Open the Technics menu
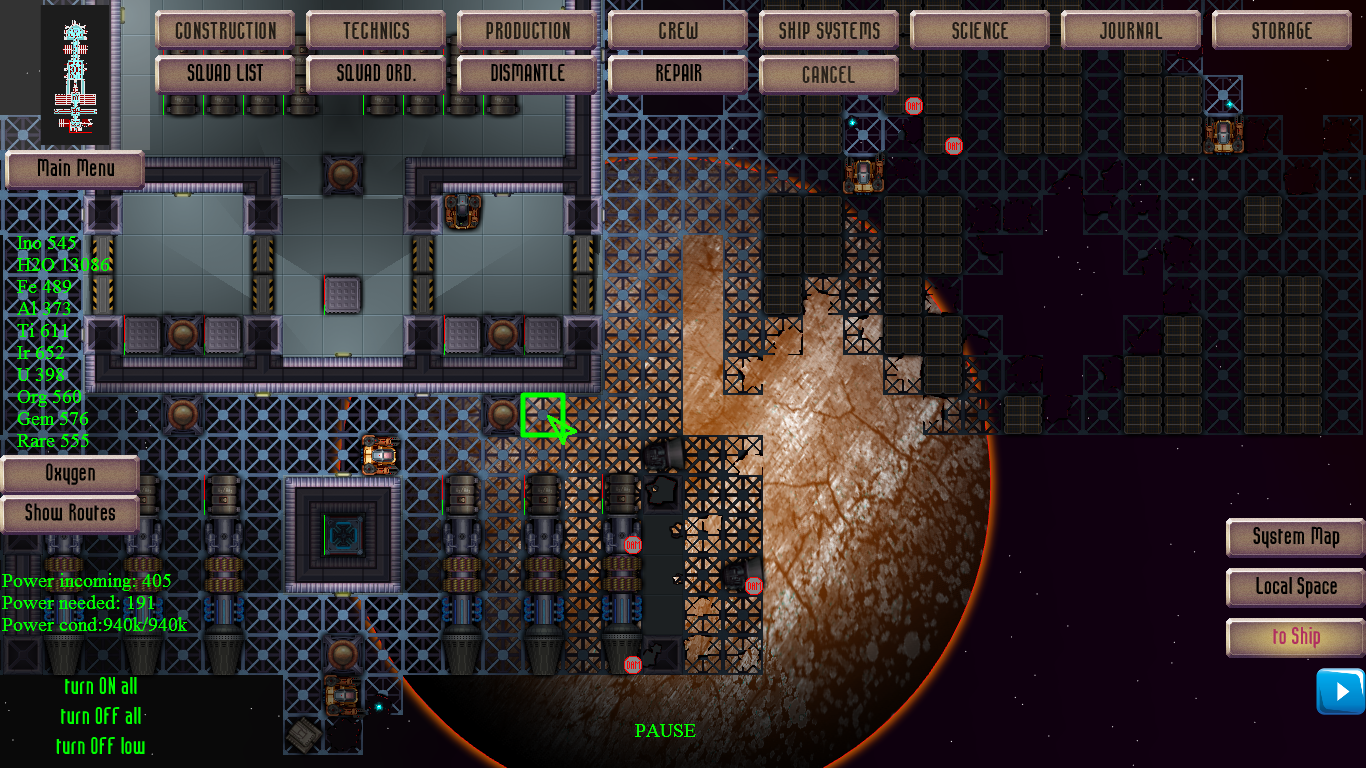1366x768 pixels. click(376, 30)
